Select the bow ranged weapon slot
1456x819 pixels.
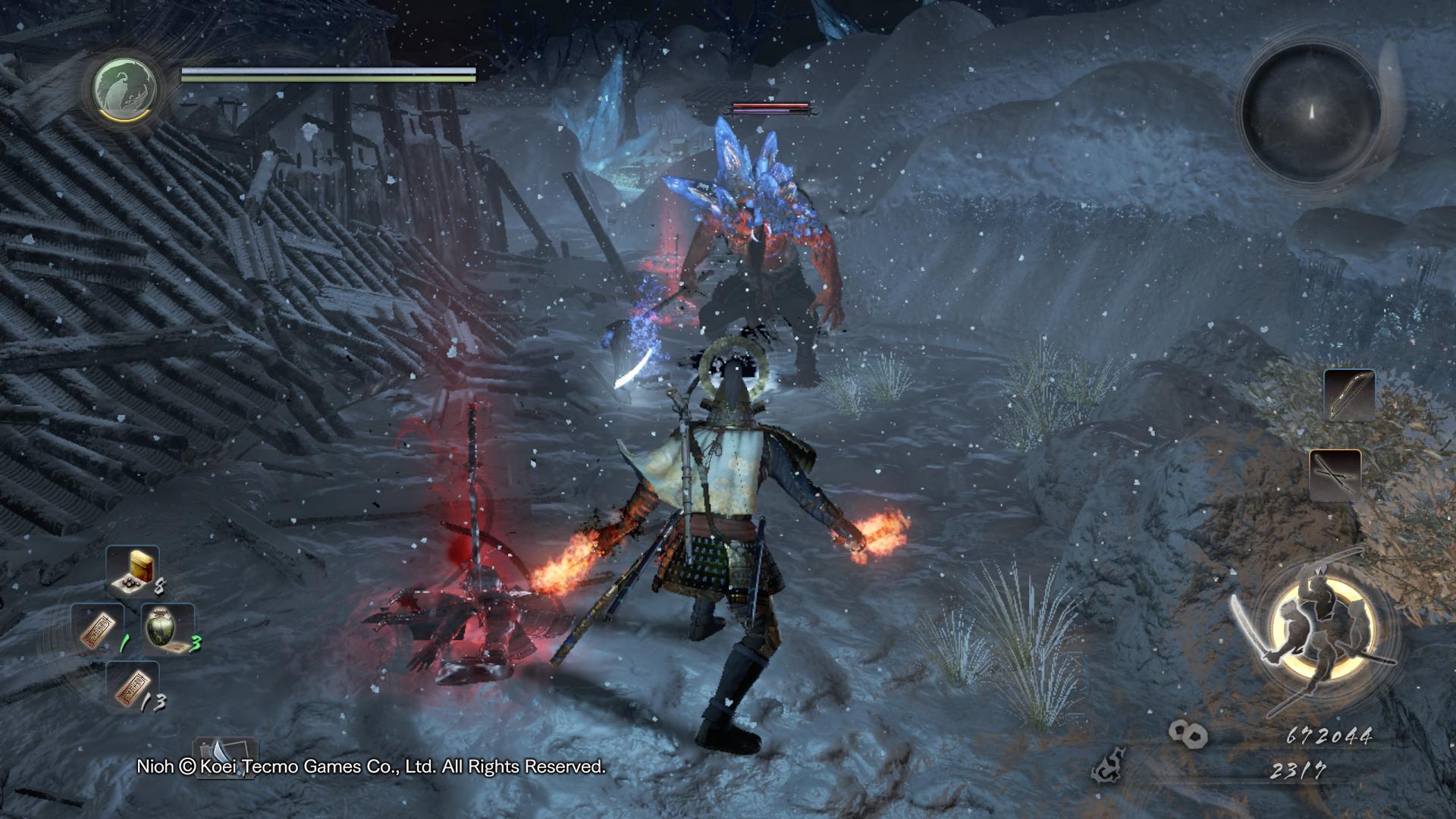click(1349, 395)
